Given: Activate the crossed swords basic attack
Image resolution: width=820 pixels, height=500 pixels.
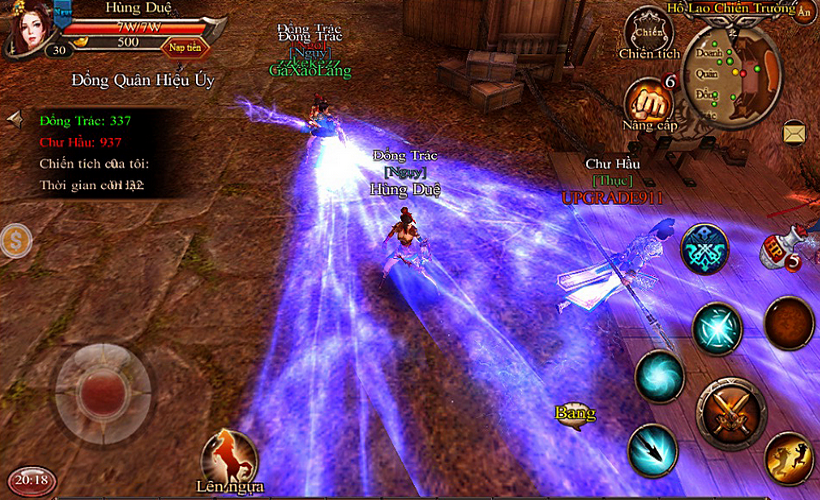Looking at the screenshot, I should pos(731,412).
